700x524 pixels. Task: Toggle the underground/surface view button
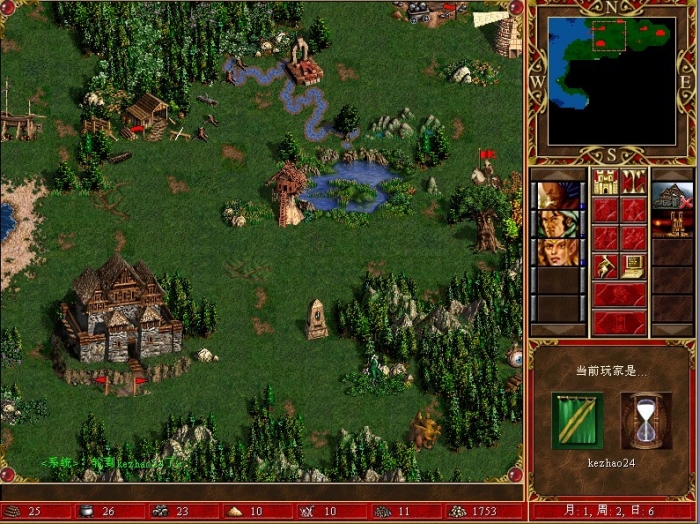(x=633, y=181)
